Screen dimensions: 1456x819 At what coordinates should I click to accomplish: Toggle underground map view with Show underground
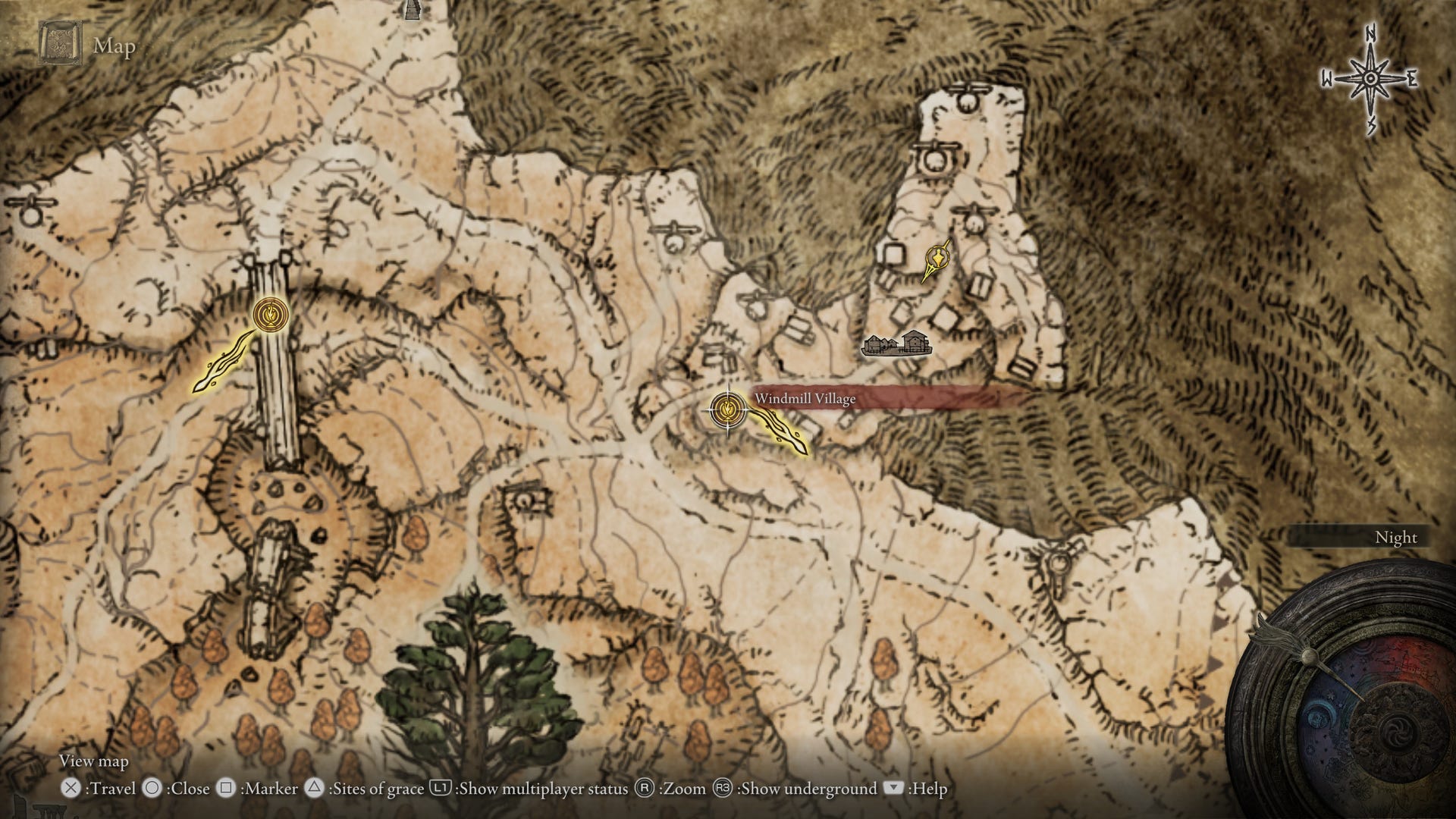click(789, 789)
